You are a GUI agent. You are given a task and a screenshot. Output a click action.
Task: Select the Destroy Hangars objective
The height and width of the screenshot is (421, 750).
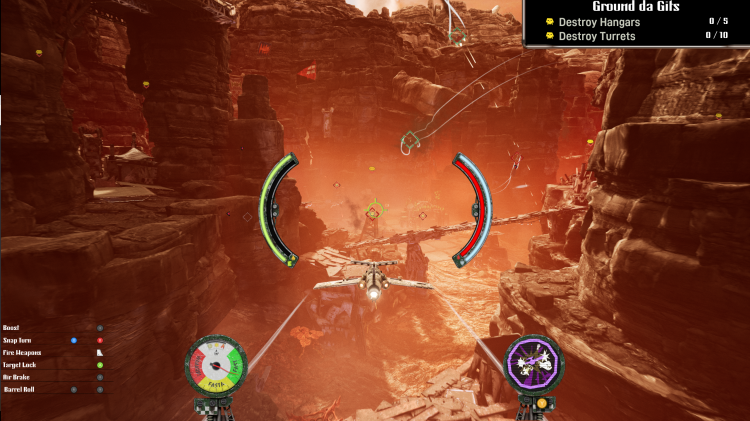[599, 21]
